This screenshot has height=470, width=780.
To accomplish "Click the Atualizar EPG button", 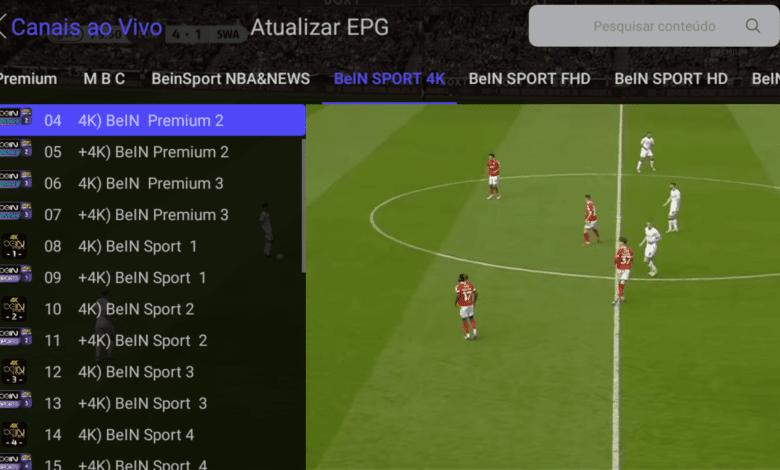I will 319,27.
